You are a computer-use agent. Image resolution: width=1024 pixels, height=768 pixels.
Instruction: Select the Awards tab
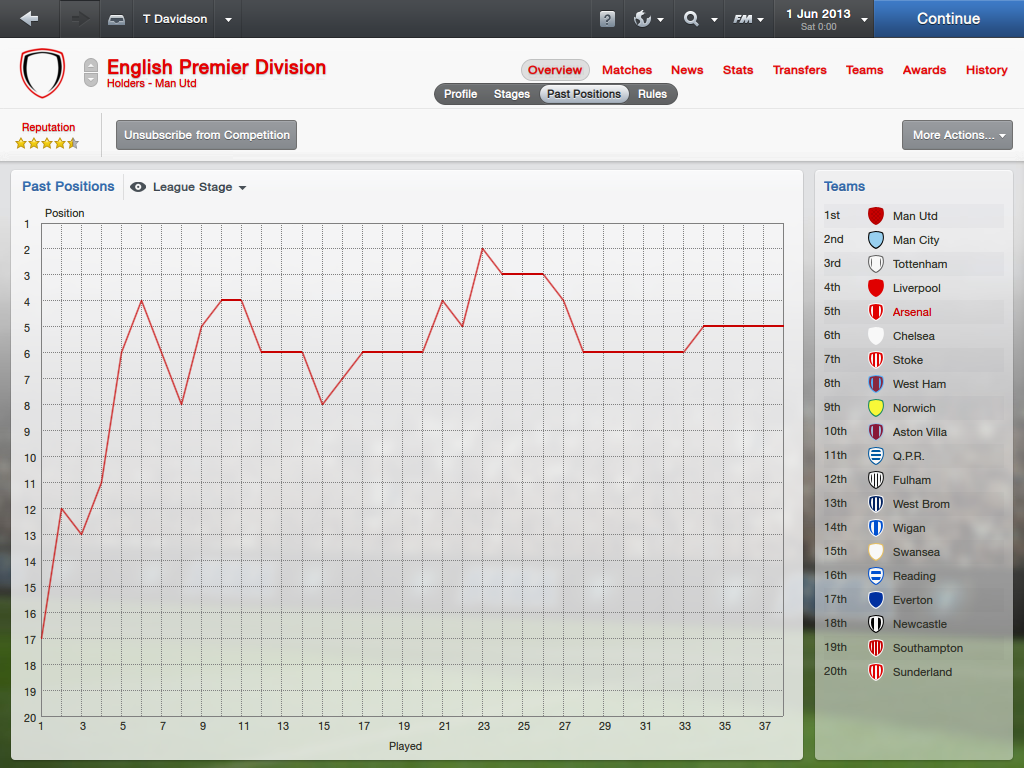coord(924,70)
